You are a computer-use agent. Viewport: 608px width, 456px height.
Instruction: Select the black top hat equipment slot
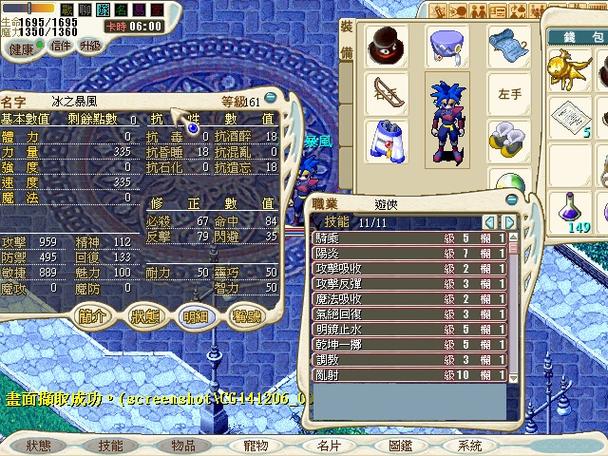tap(384, 46)
